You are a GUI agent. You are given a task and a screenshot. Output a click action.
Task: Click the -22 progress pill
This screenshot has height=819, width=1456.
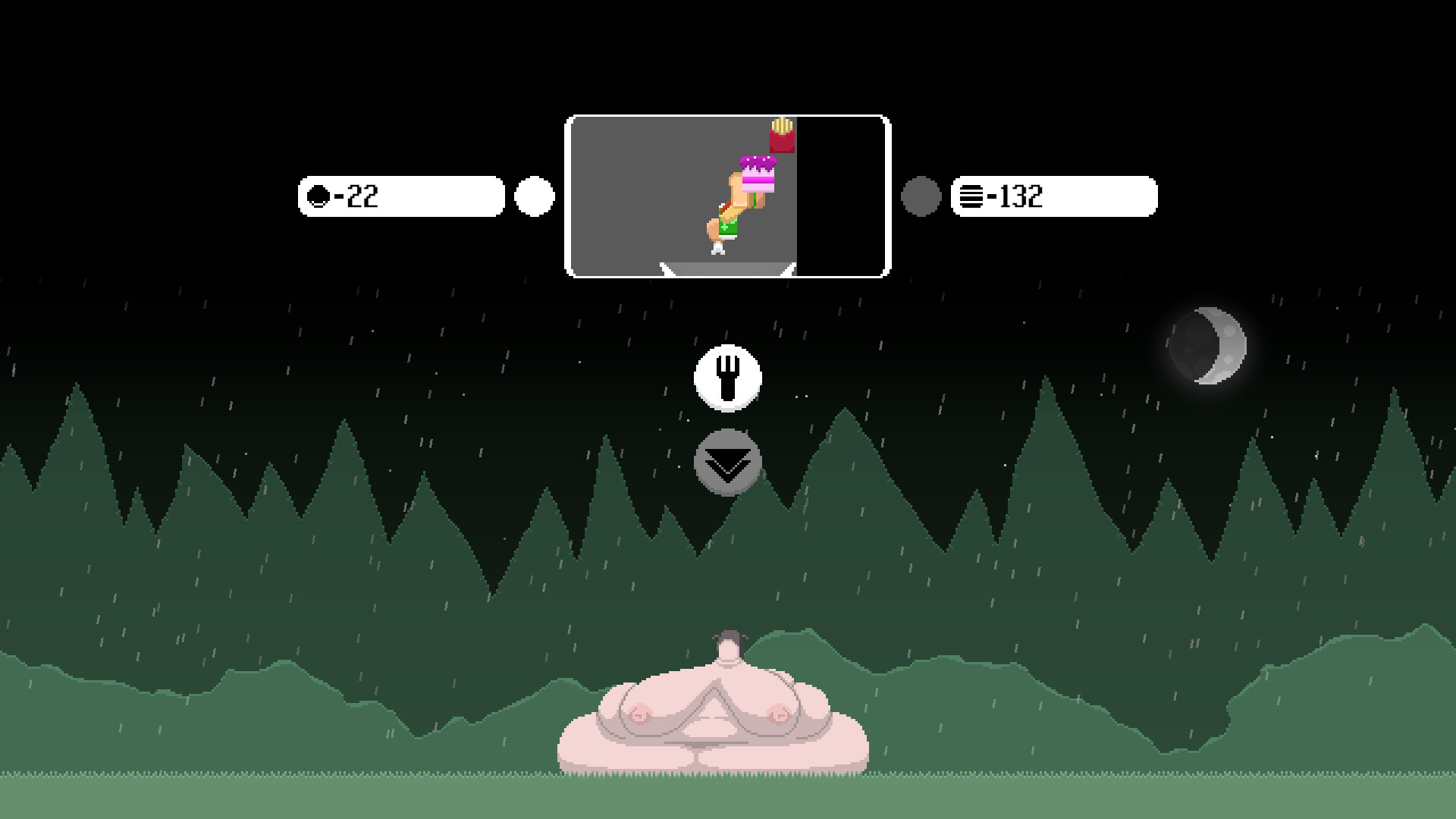[402, 196]
